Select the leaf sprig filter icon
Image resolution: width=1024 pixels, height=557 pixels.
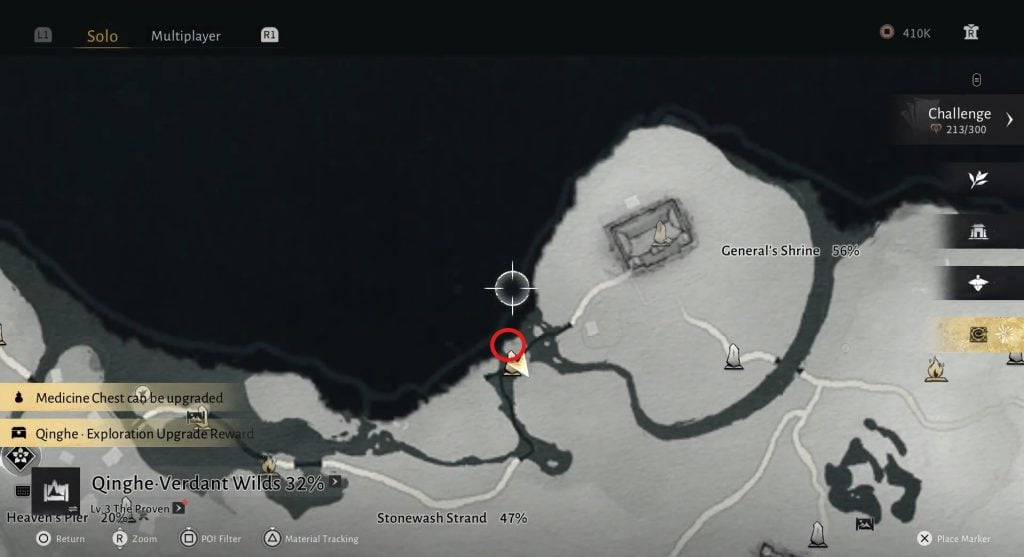pyautogui.click(x=978, y=179)
